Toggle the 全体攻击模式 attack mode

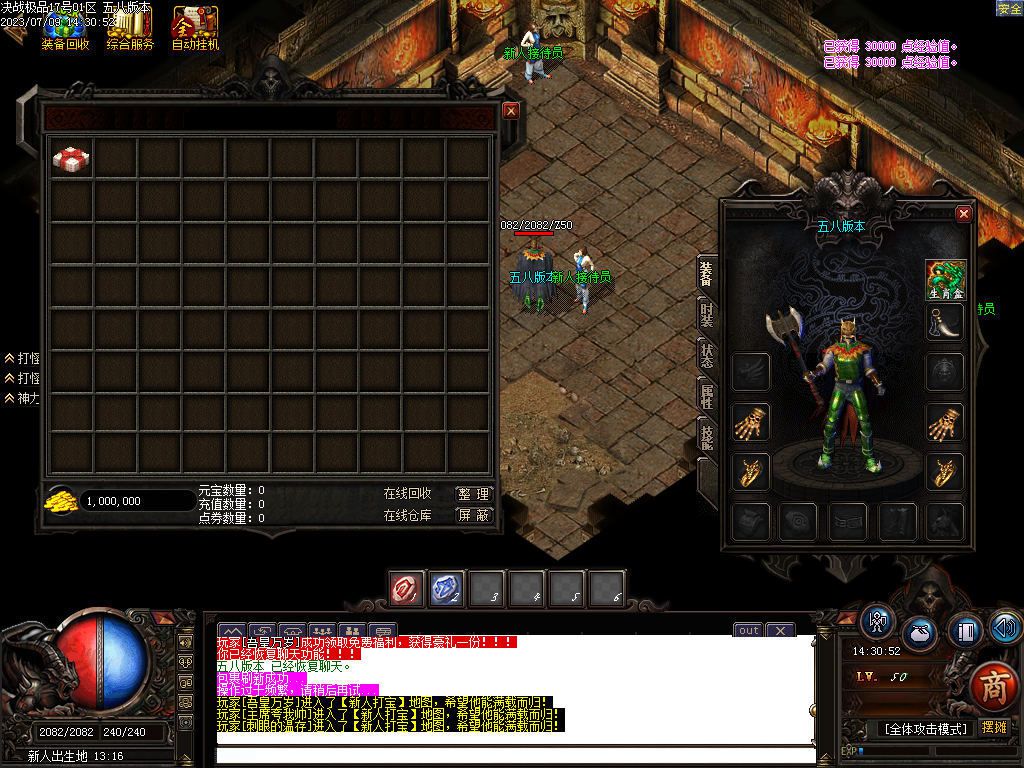(x=925, y=729)
